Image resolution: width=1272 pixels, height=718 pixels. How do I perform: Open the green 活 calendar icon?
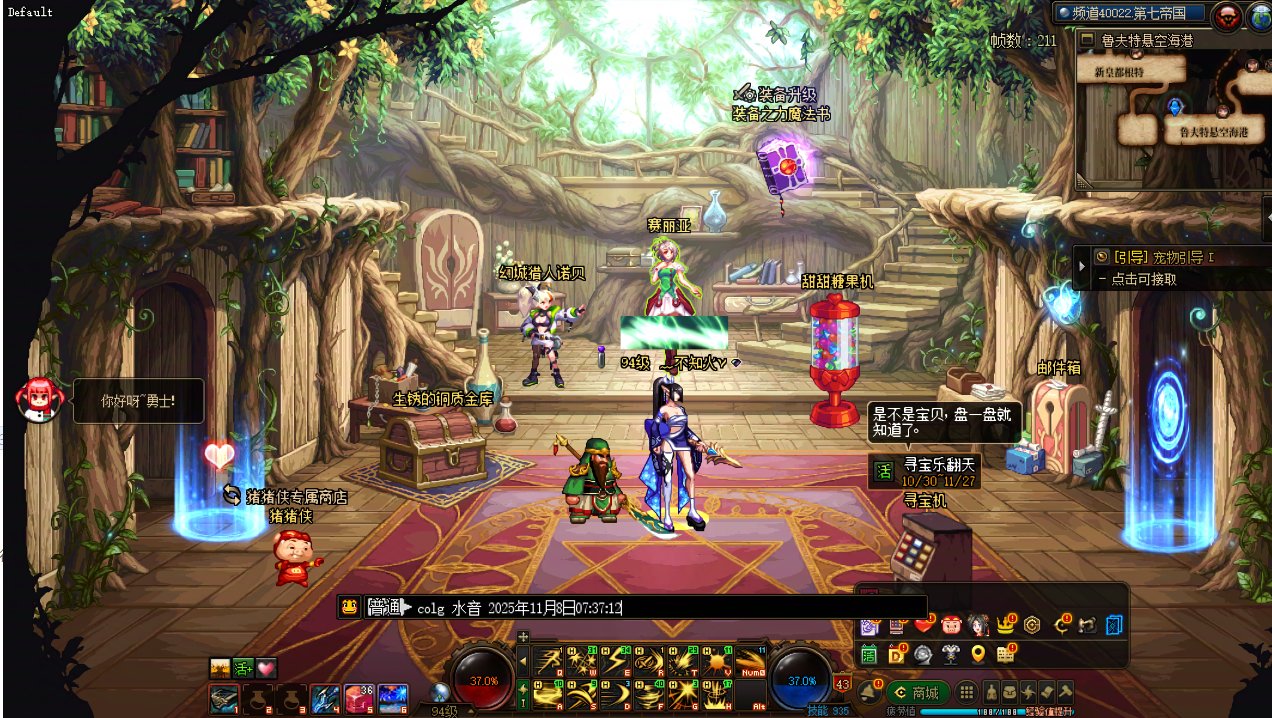pos(868,654)
